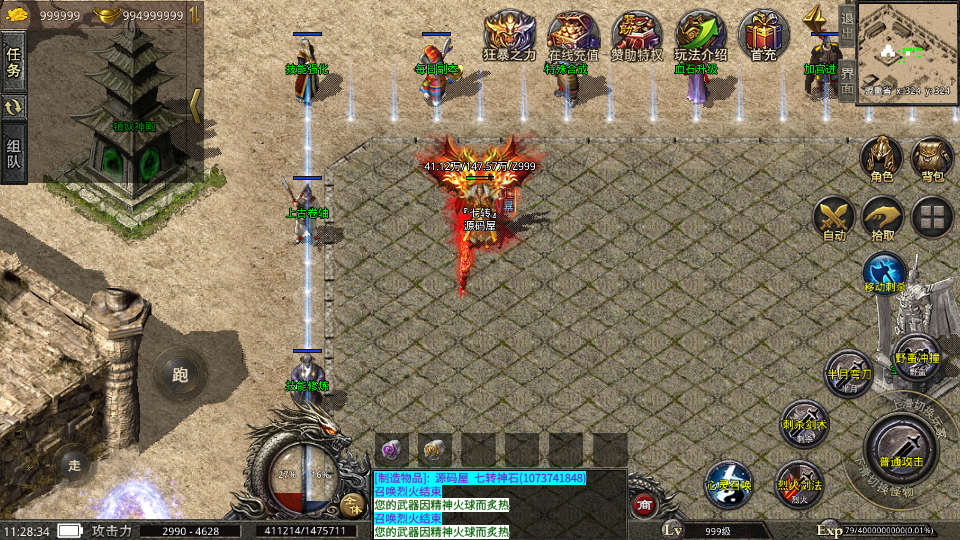Cast the 烈火剑法 flame sword skill
The image size is (960, 540).
click(799, 484)
